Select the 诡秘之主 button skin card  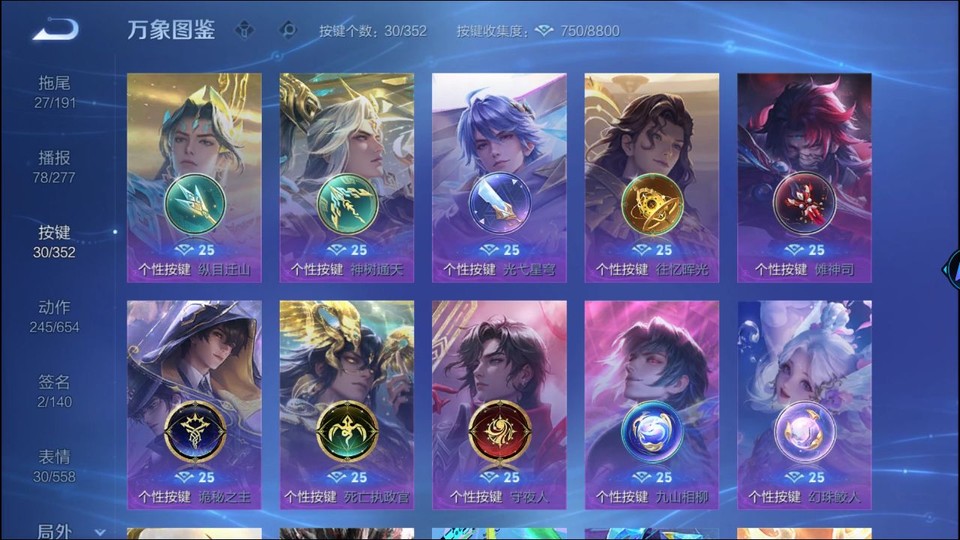coord(194,404)
